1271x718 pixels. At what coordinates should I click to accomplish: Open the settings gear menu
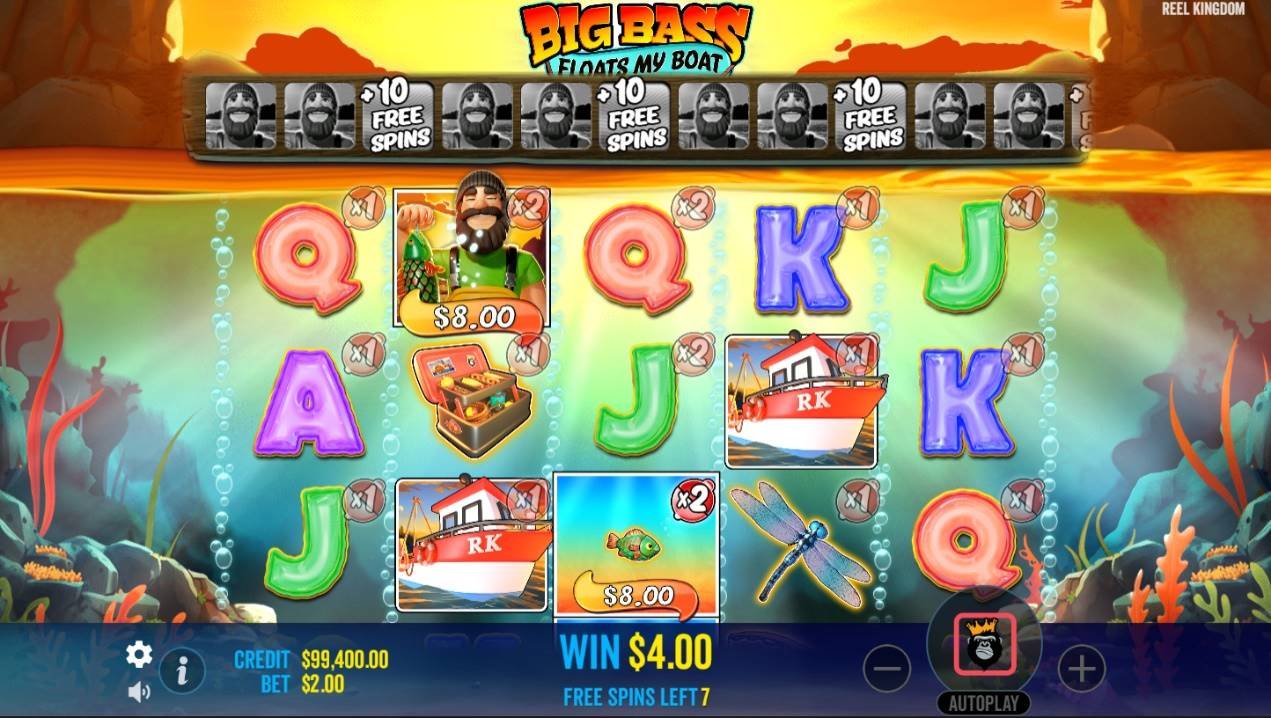pos(139,655)
